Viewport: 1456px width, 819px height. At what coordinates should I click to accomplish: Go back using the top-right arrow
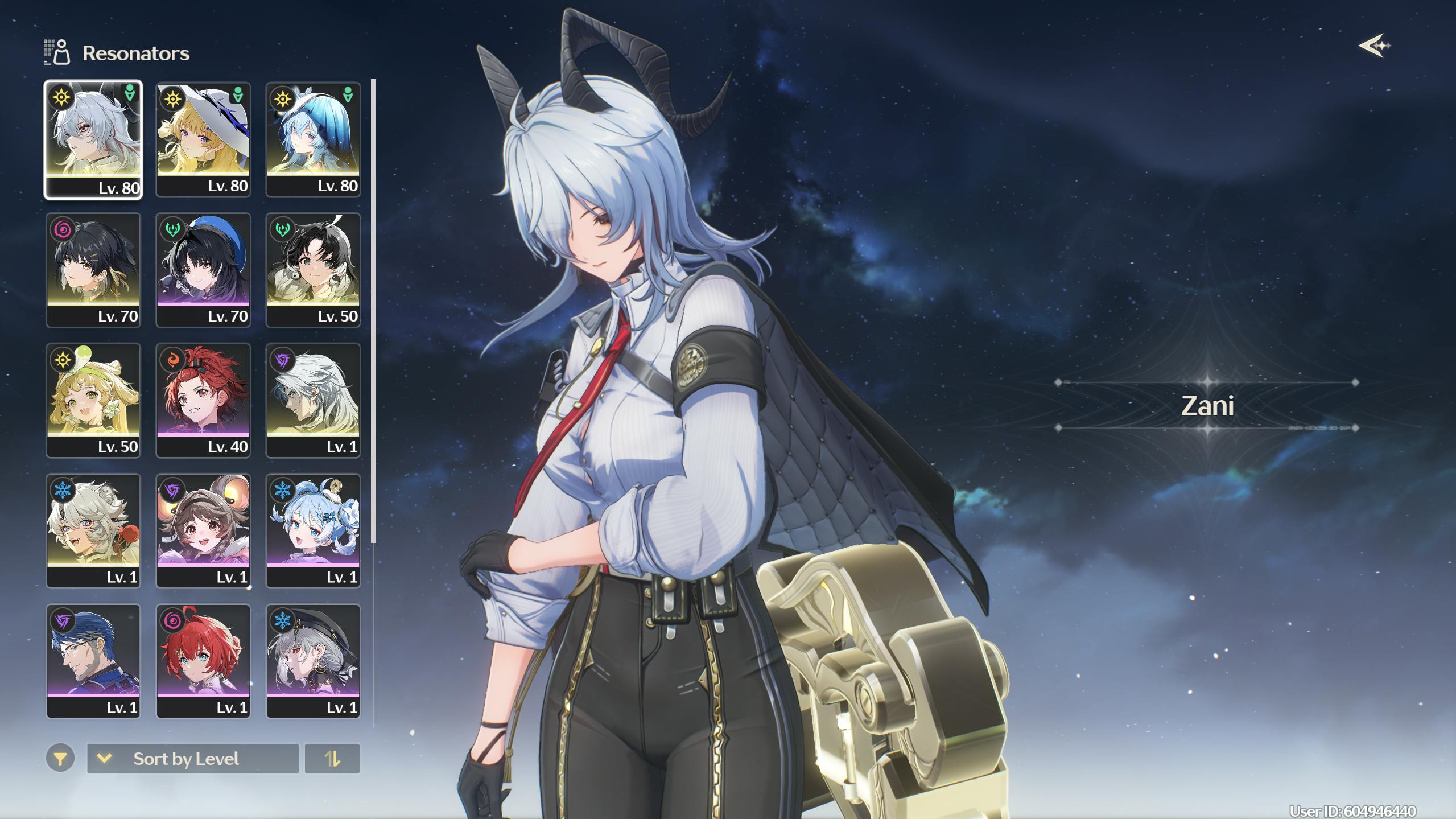point(1375,46)
